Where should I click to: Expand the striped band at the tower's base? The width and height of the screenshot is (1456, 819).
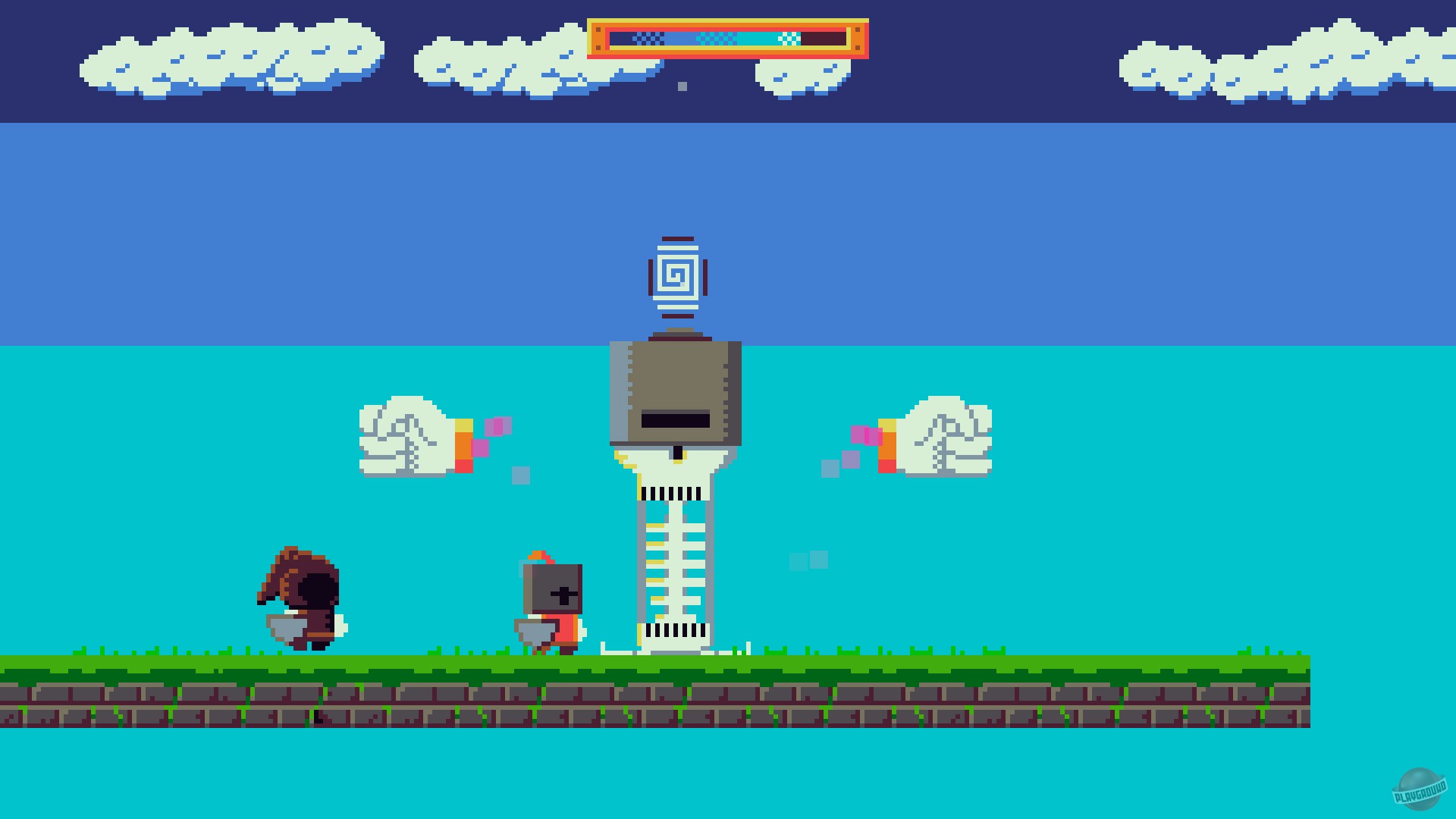click(673, 629)
